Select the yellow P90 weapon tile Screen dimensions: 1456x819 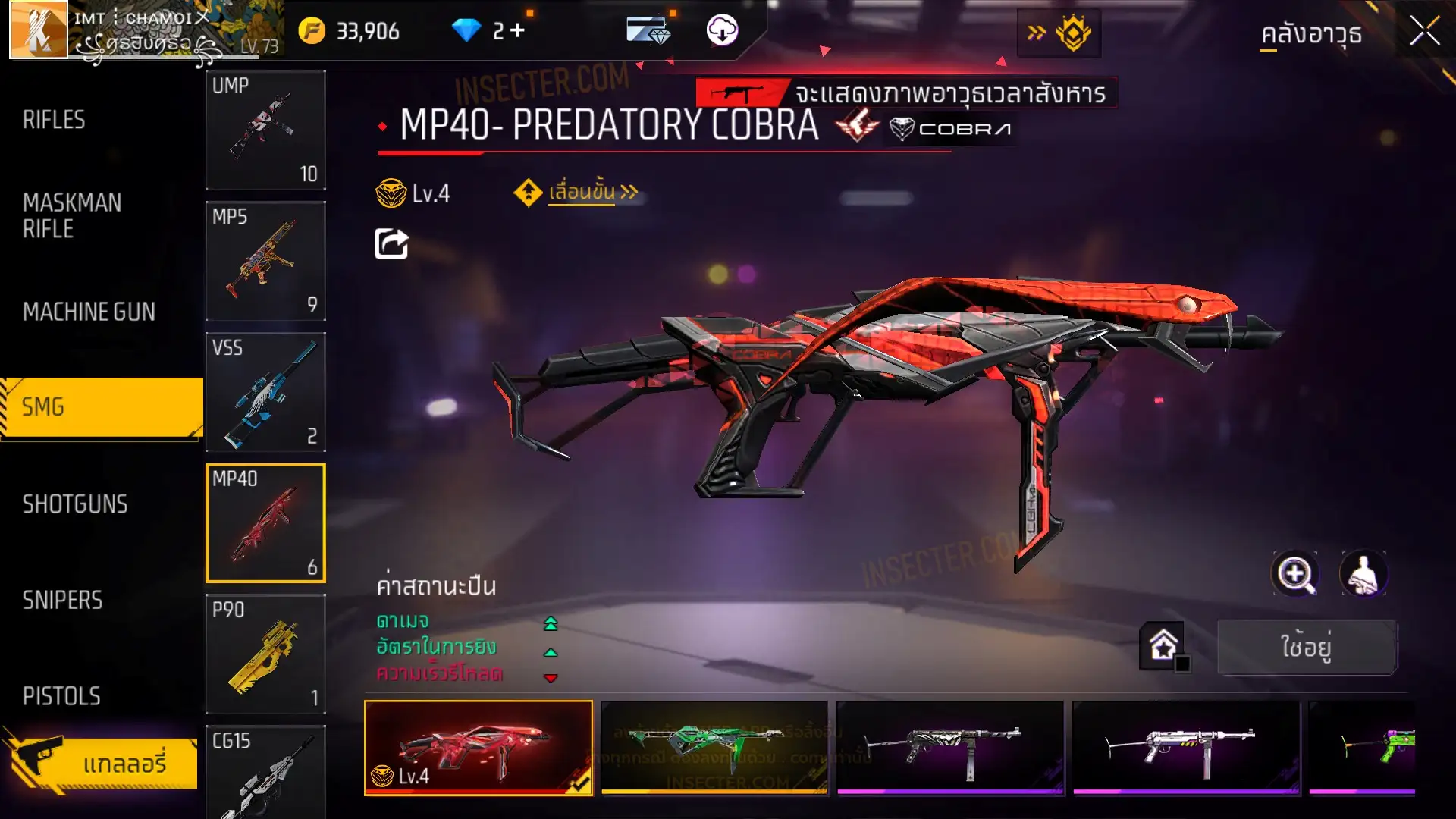pyautogui.click(x=265, y=654)
